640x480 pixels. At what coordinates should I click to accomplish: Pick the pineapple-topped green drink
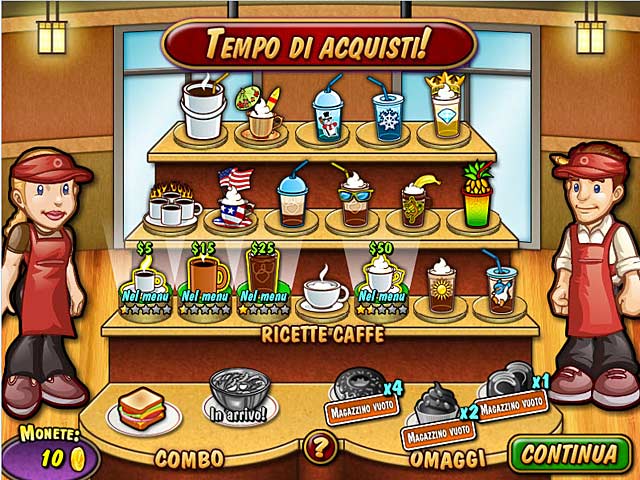point(477,198)
